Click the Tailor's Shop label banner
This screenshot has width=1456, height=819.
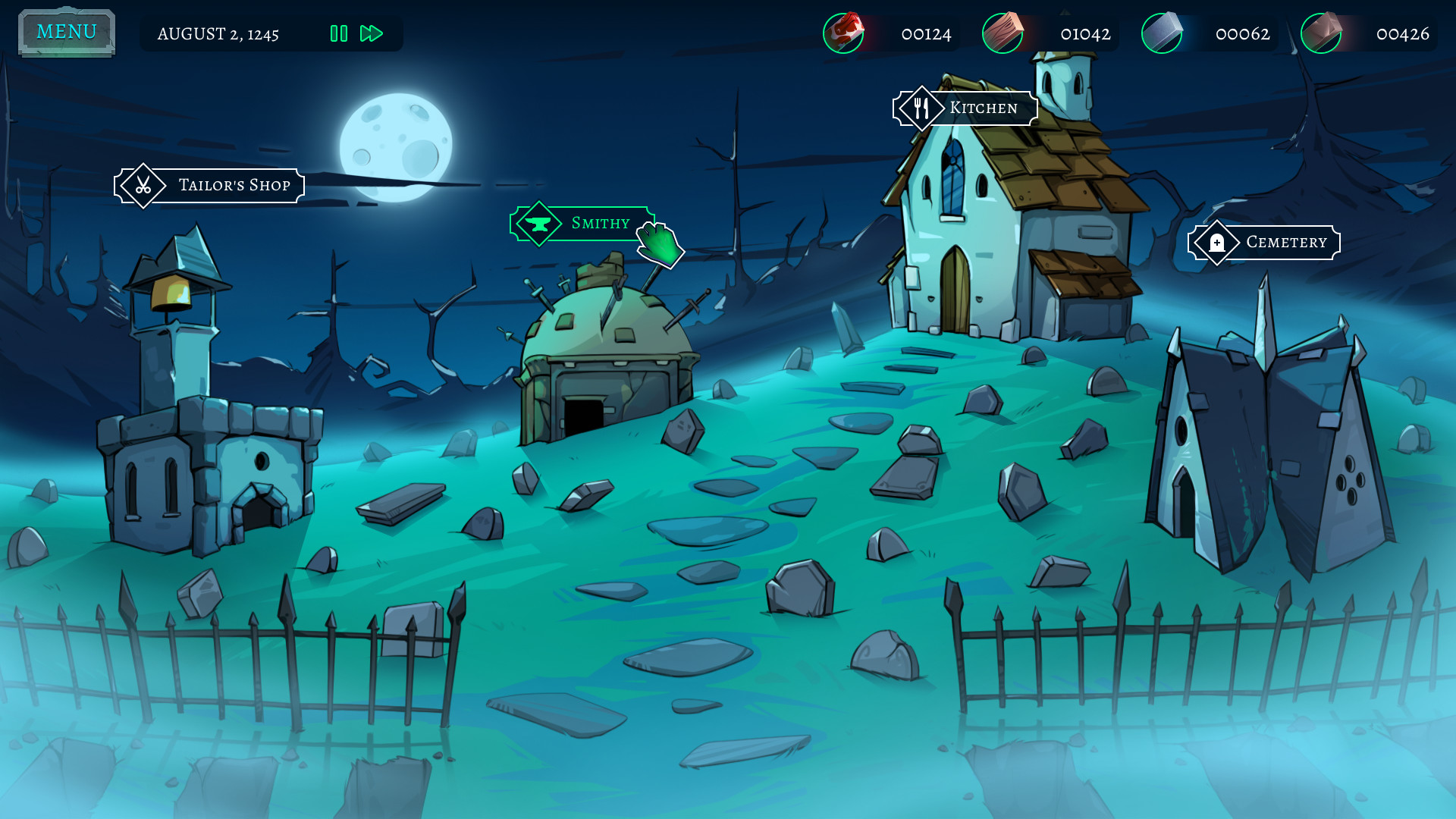tap(234, 185)
